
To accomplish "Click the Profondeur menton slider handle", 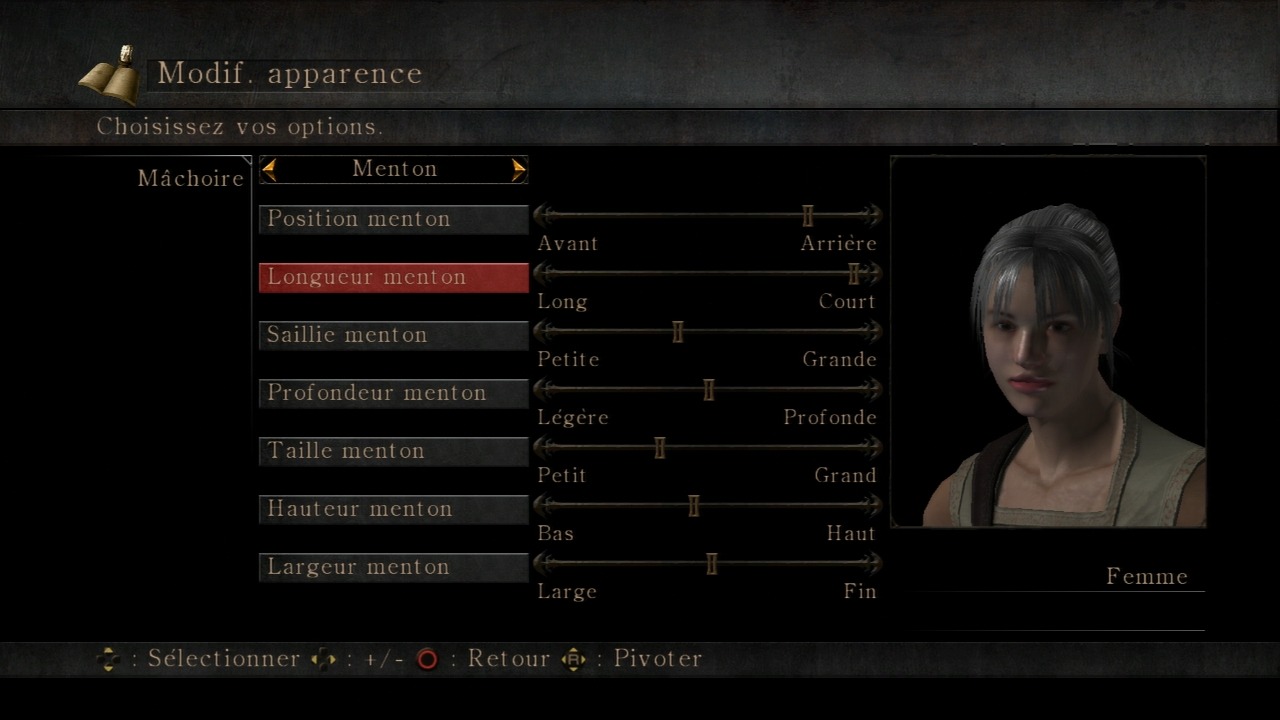I will [709, 389].
